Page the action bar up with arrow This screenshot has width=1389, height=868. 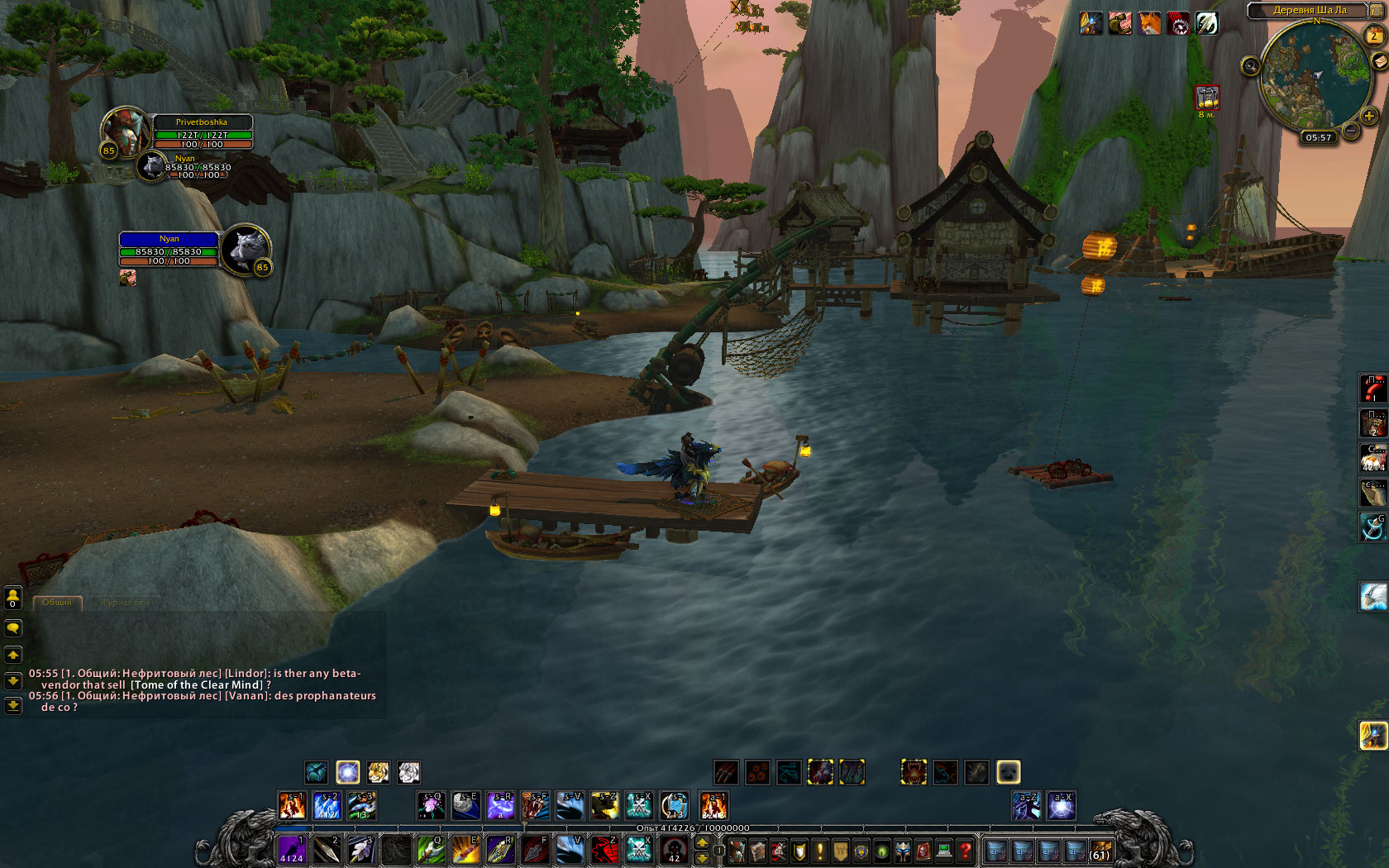pyautogui.click(x=702, y=843)
